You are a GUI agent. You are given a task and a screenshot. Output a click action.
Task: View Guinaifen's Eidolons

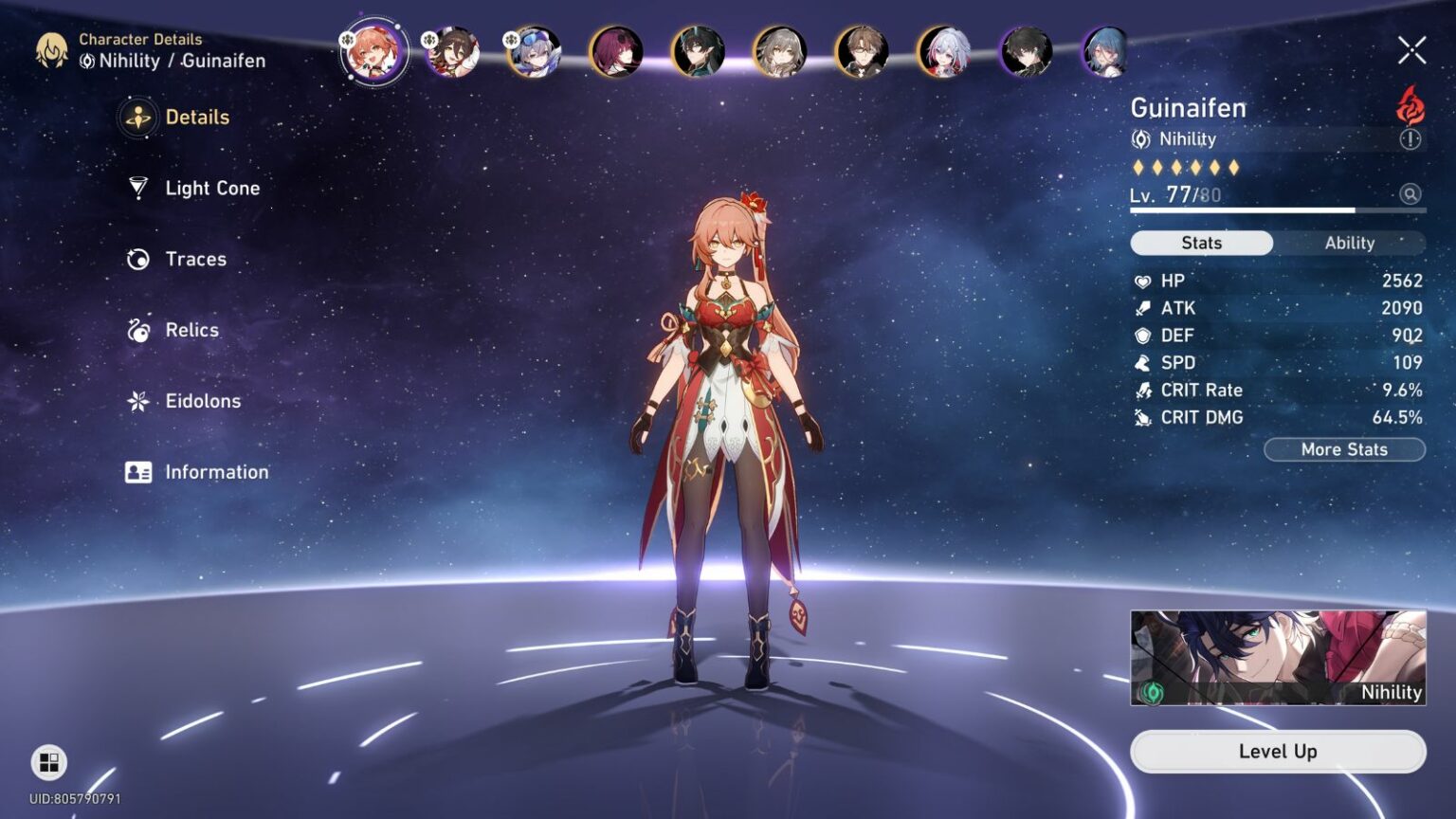pyautogui.click(x=202, y=401)
